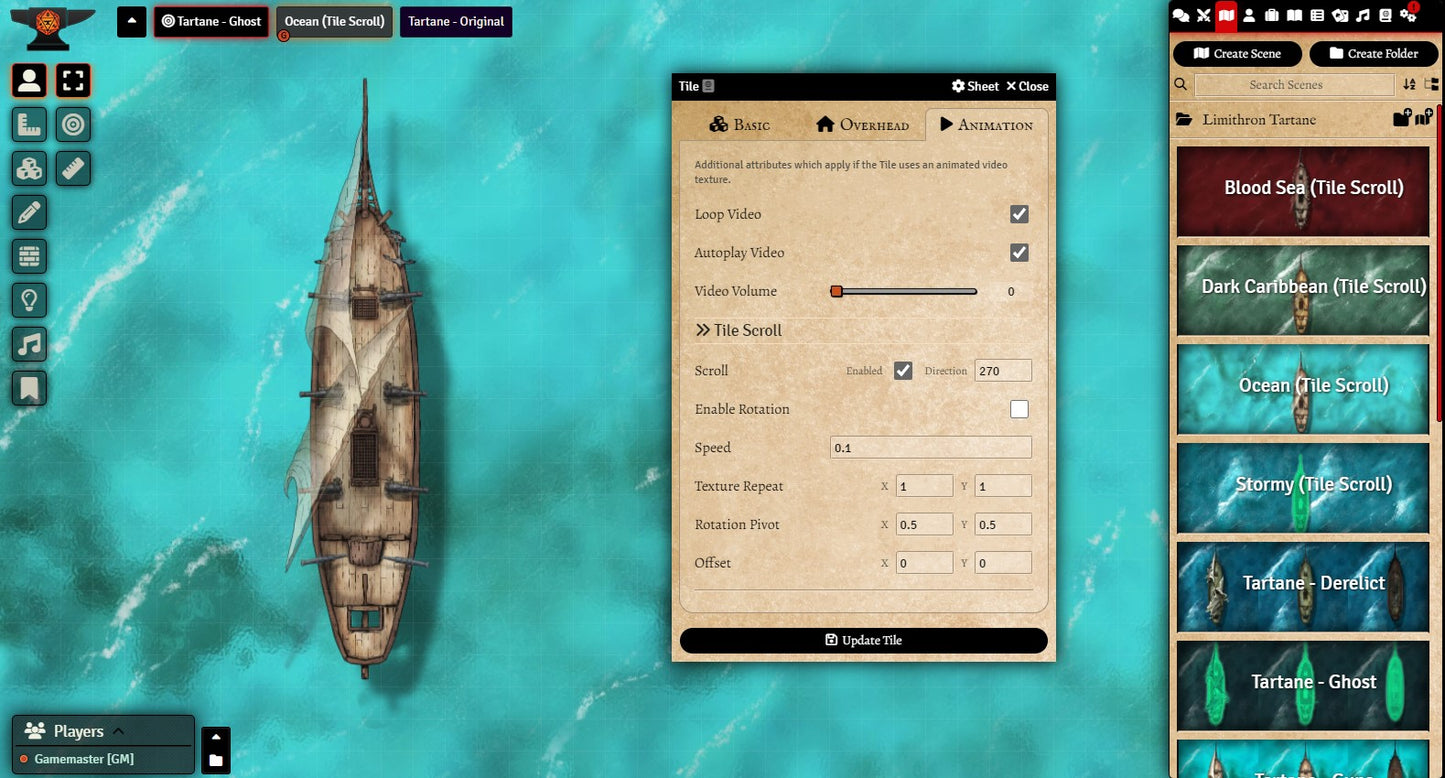Switch to the Basic tab
Viewport: 1445px width, 778px height.
[x=740, y=125]
